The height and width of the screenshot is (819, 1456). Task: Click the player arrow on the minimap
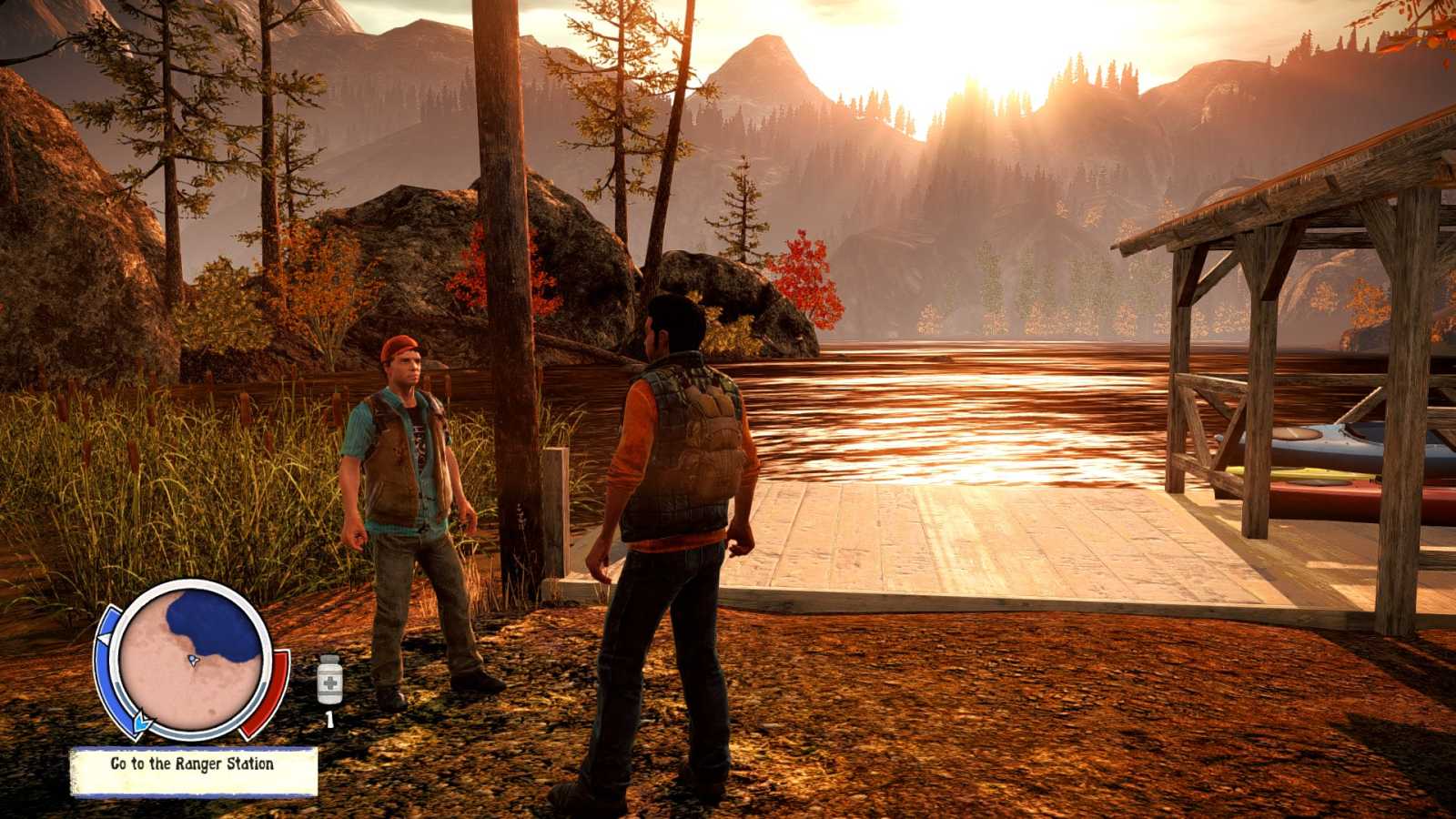pyautogui.click(x=193, y=662)
